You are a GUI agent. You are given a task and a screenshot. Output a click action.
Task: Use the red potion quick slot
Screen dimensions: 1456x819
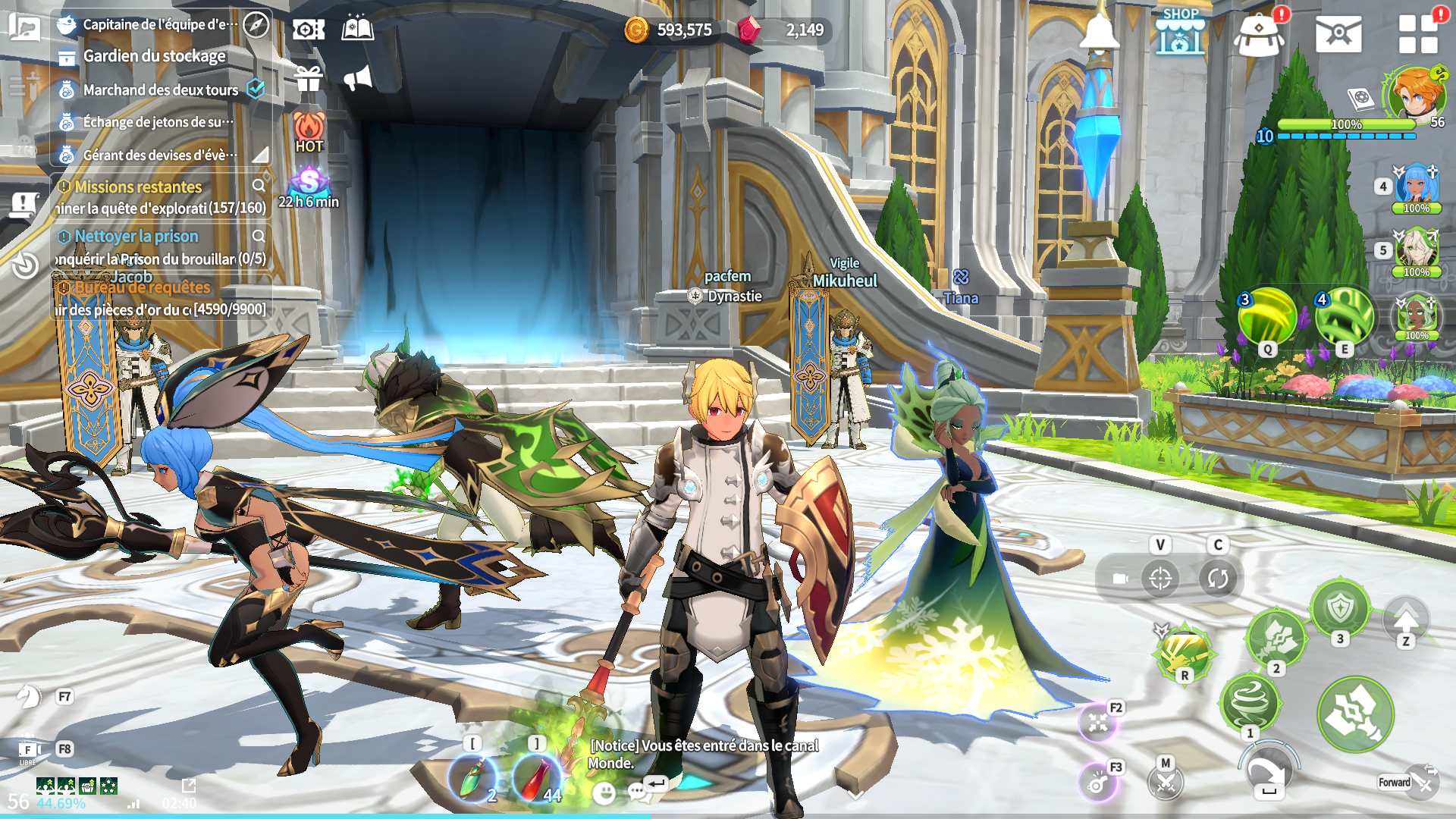536,778
